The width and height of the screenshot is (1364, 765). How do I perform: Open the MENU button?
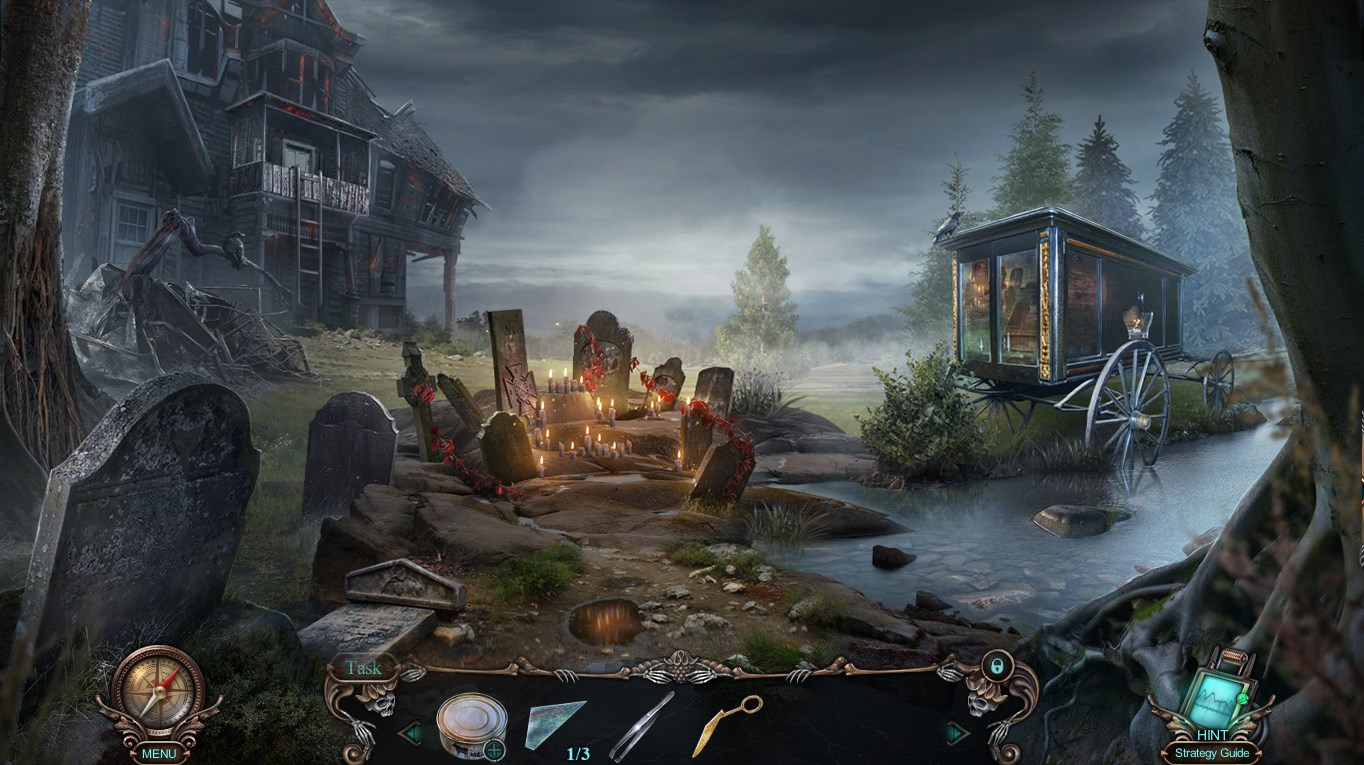pyautogui.click(x=158, y=753)
